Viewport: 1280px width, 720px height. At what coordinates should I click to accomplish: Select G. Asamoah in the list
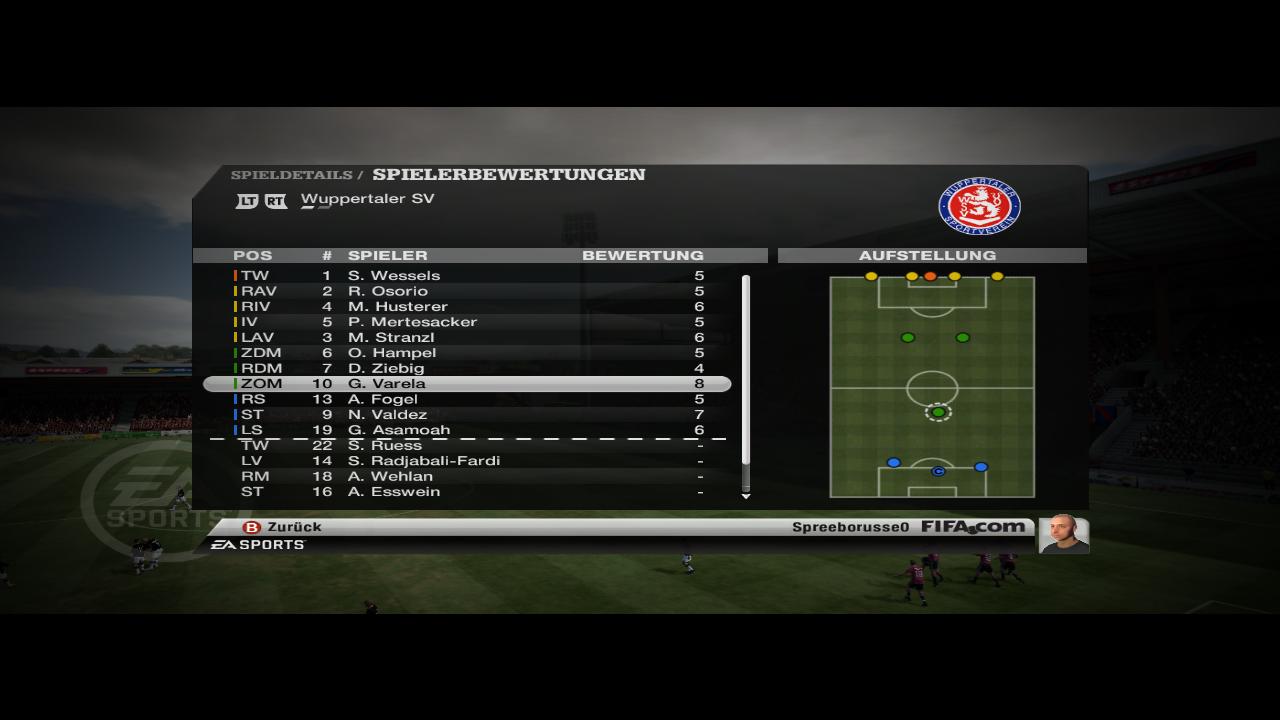click(x=467, y=430)
